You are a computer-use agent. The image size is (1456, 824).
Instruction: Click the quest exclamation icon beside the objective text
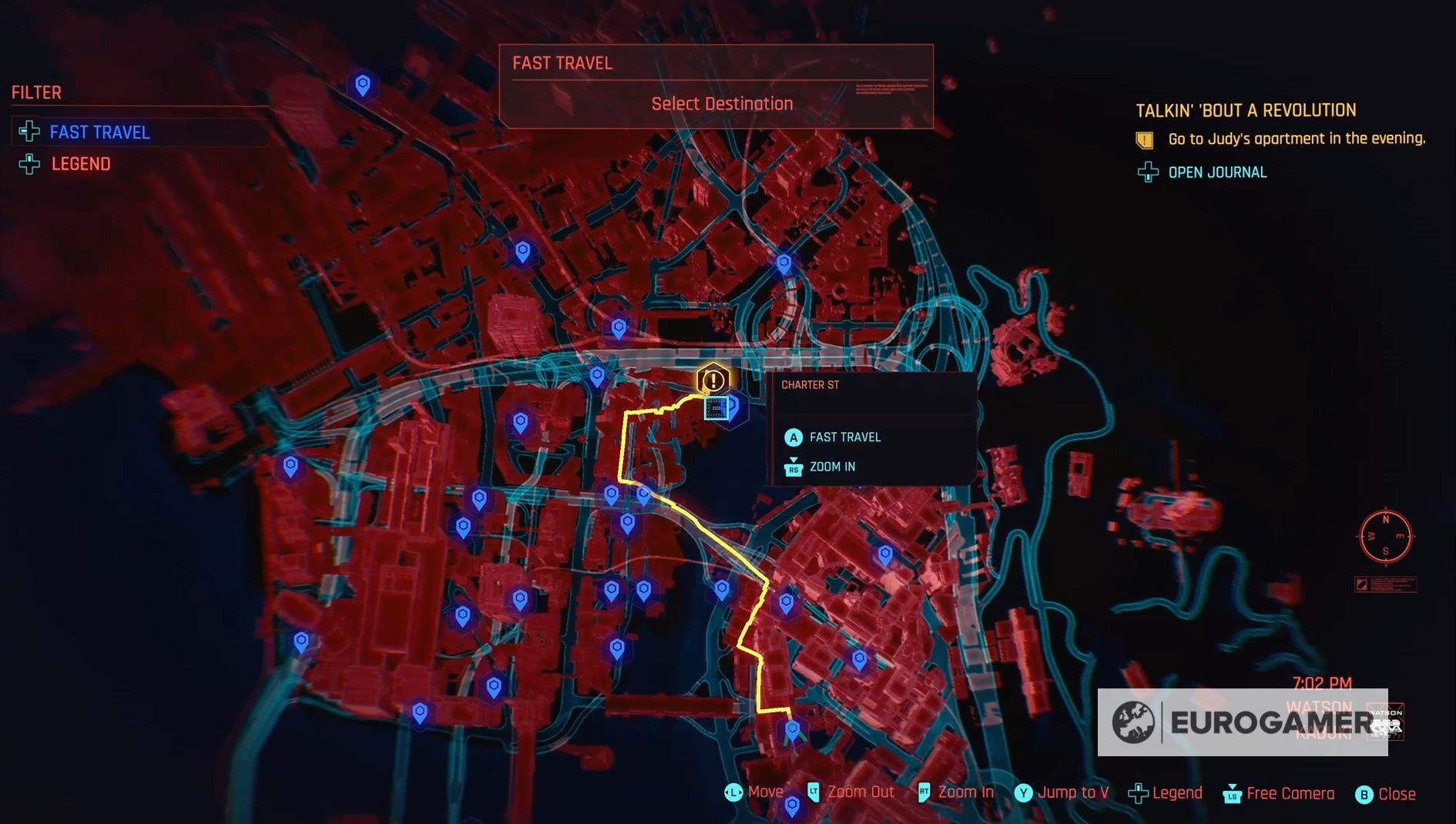click(x=1143, y=139)
